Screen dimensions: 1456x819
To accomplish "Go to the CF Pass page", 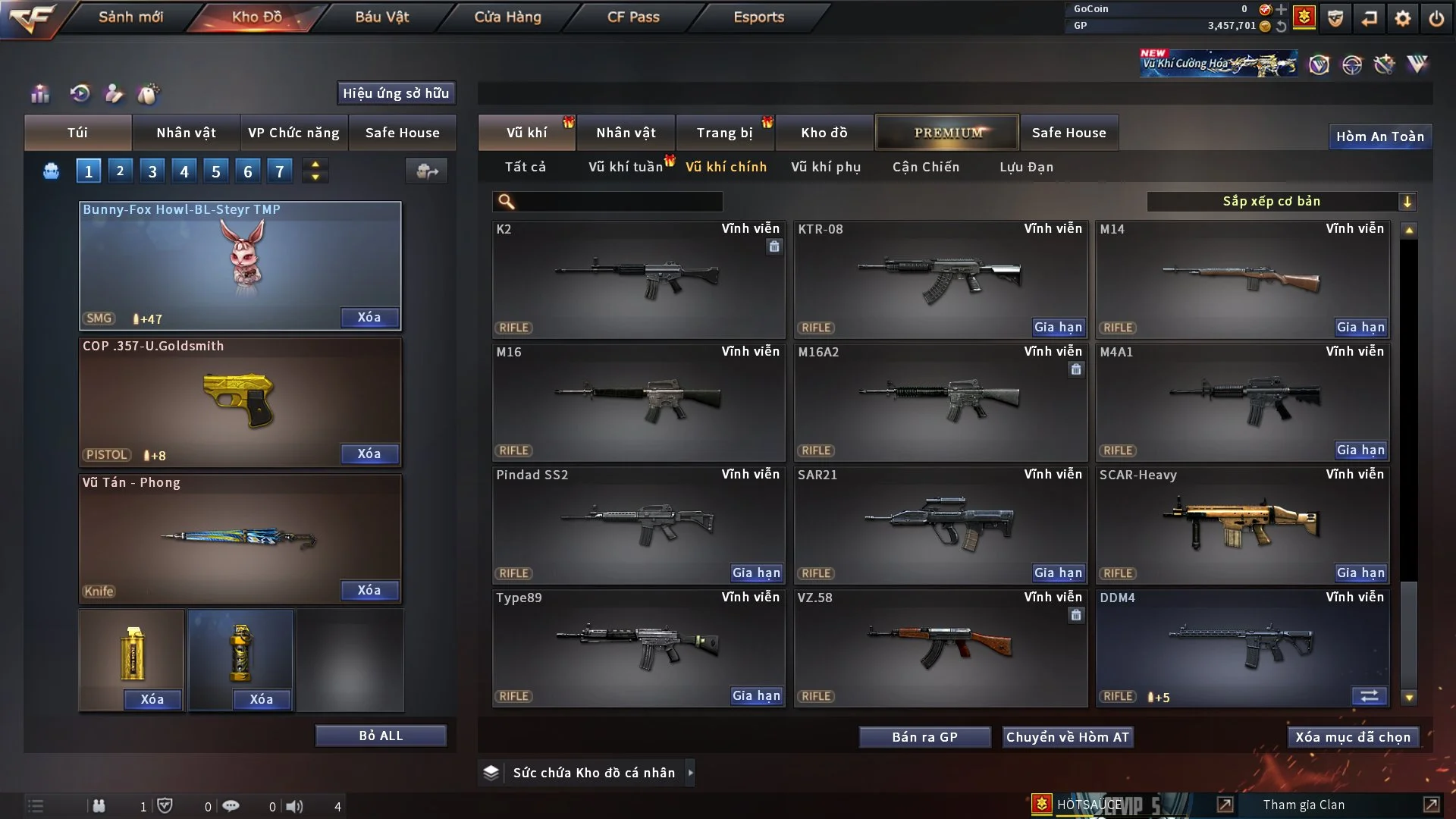I will click(633, 17).
